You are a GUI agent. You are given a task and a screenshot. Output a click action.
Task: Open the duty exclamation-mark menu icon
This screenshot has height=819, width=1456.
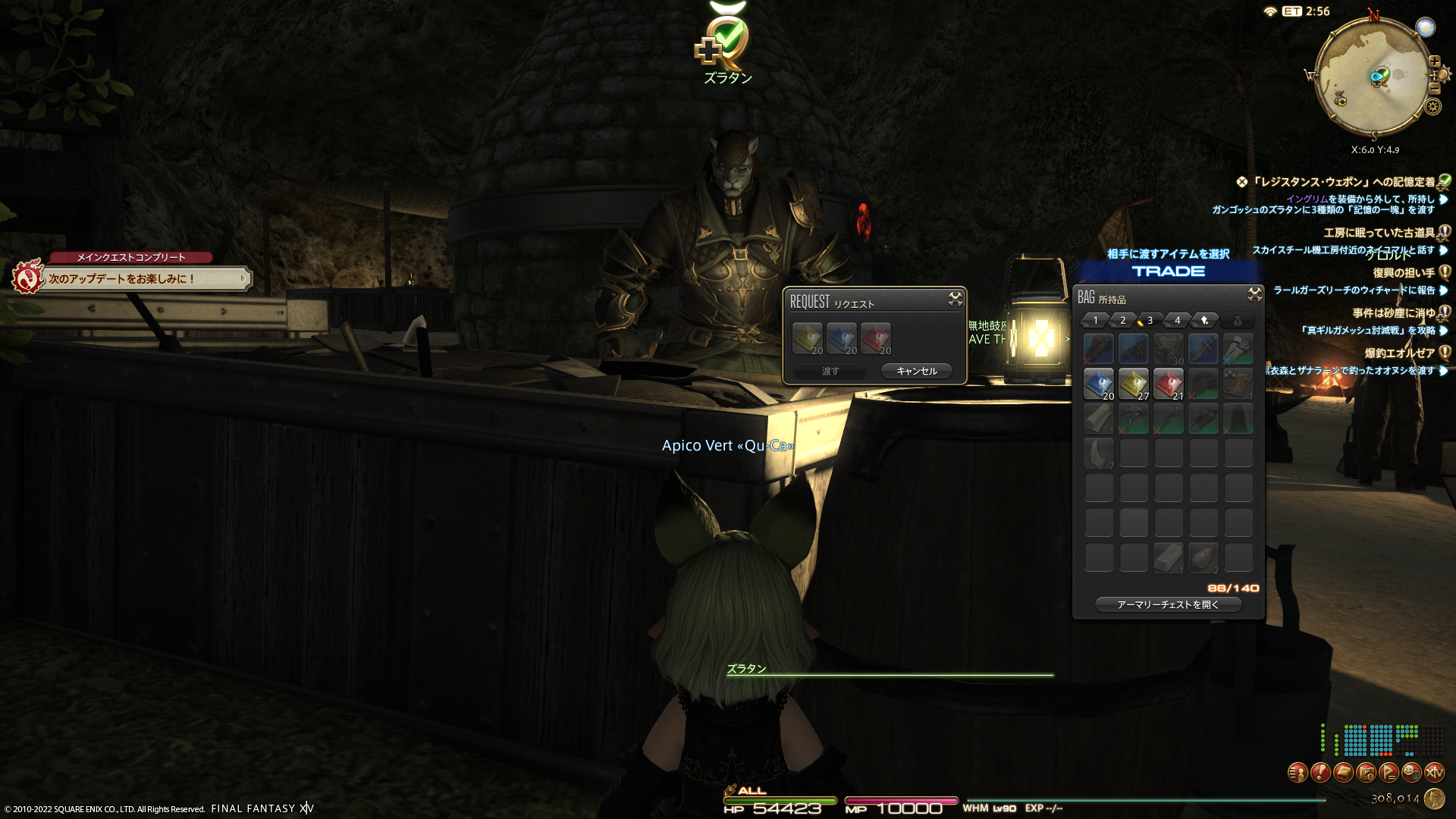[x=1320, y=772]
